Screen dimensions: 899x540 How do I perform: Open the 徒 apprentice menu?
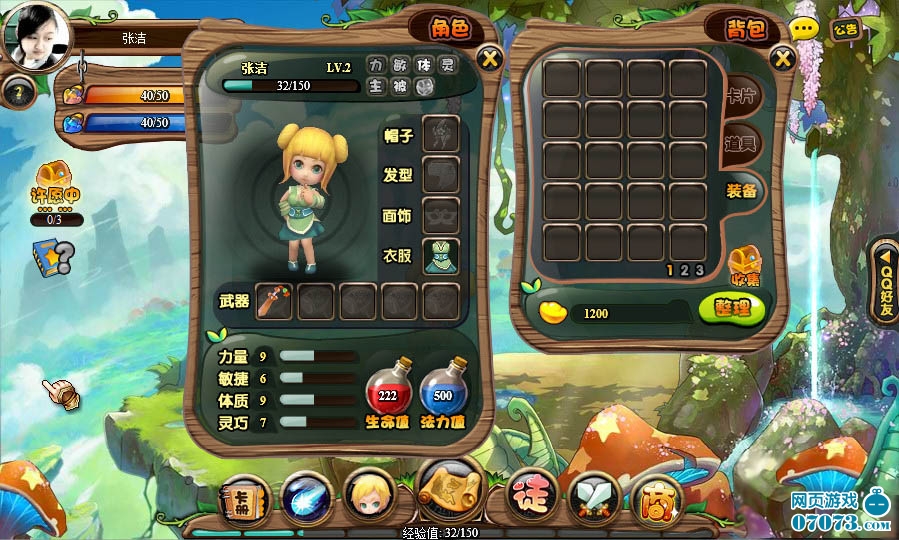tap(530, 495)
